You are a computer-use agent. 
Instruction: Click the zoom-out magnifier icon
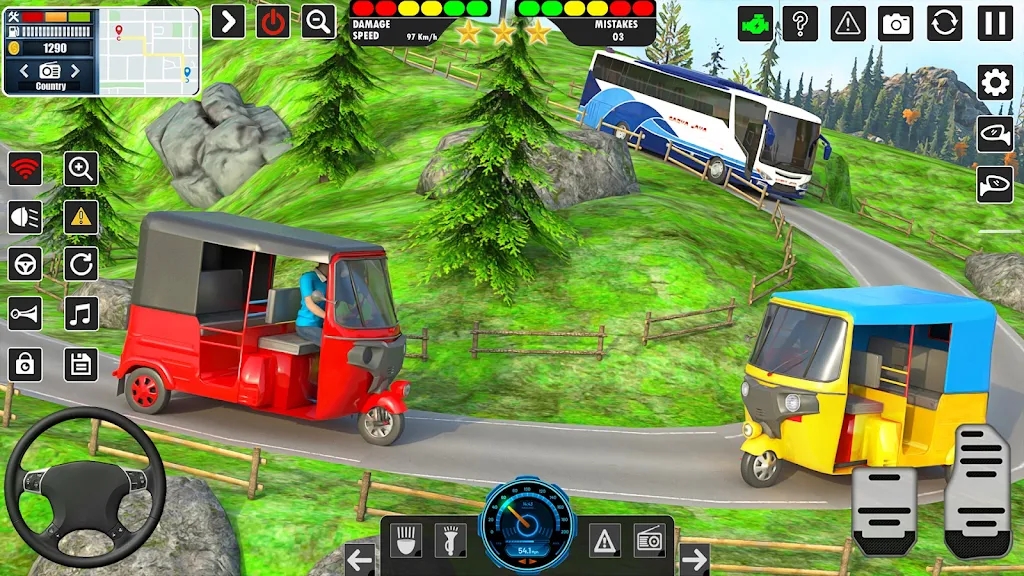pos(319,21)
